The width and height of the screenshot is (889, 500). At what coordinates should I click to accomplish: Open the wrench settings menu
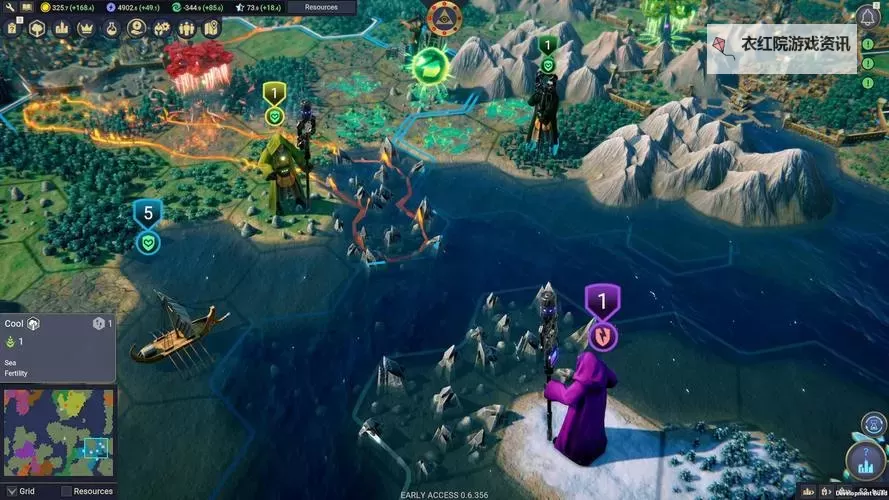8,7
